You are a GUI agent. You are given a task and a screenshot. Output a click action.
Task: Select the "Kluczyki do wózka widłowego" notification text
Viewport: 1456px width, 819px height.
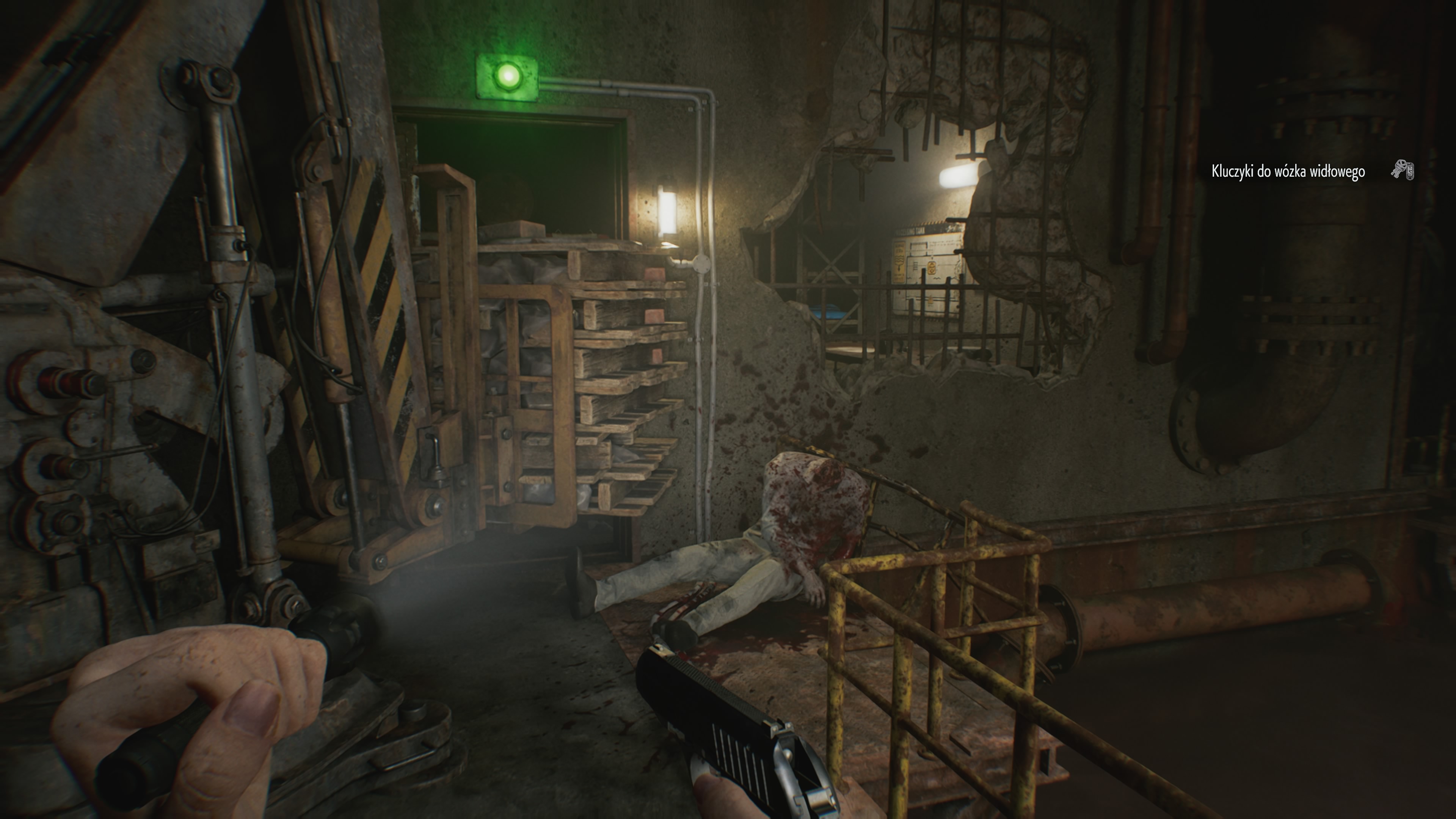click(x=1288, y=171)
